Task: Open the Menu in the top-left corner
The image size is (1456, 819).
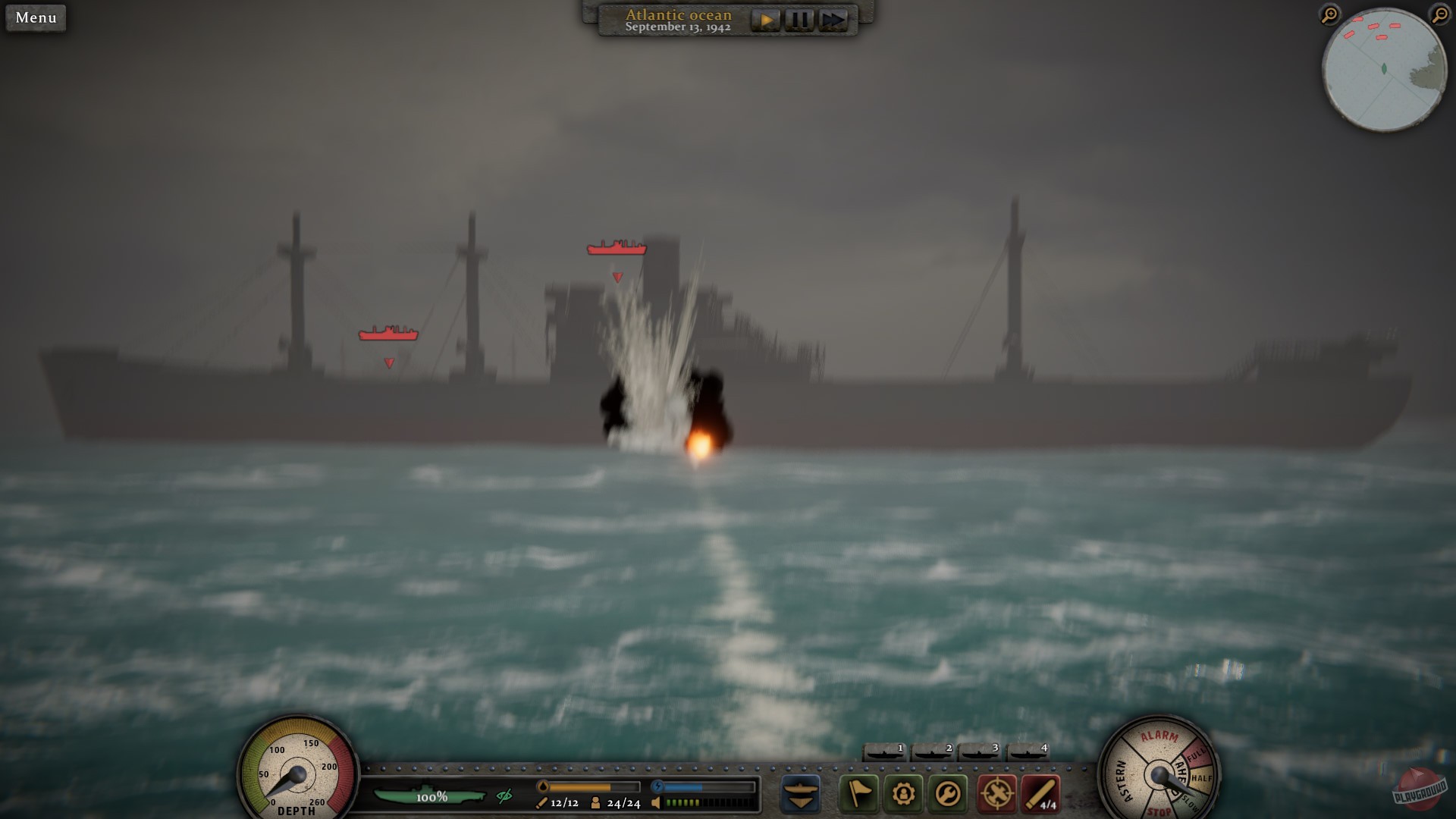Action: pos(35,17)
